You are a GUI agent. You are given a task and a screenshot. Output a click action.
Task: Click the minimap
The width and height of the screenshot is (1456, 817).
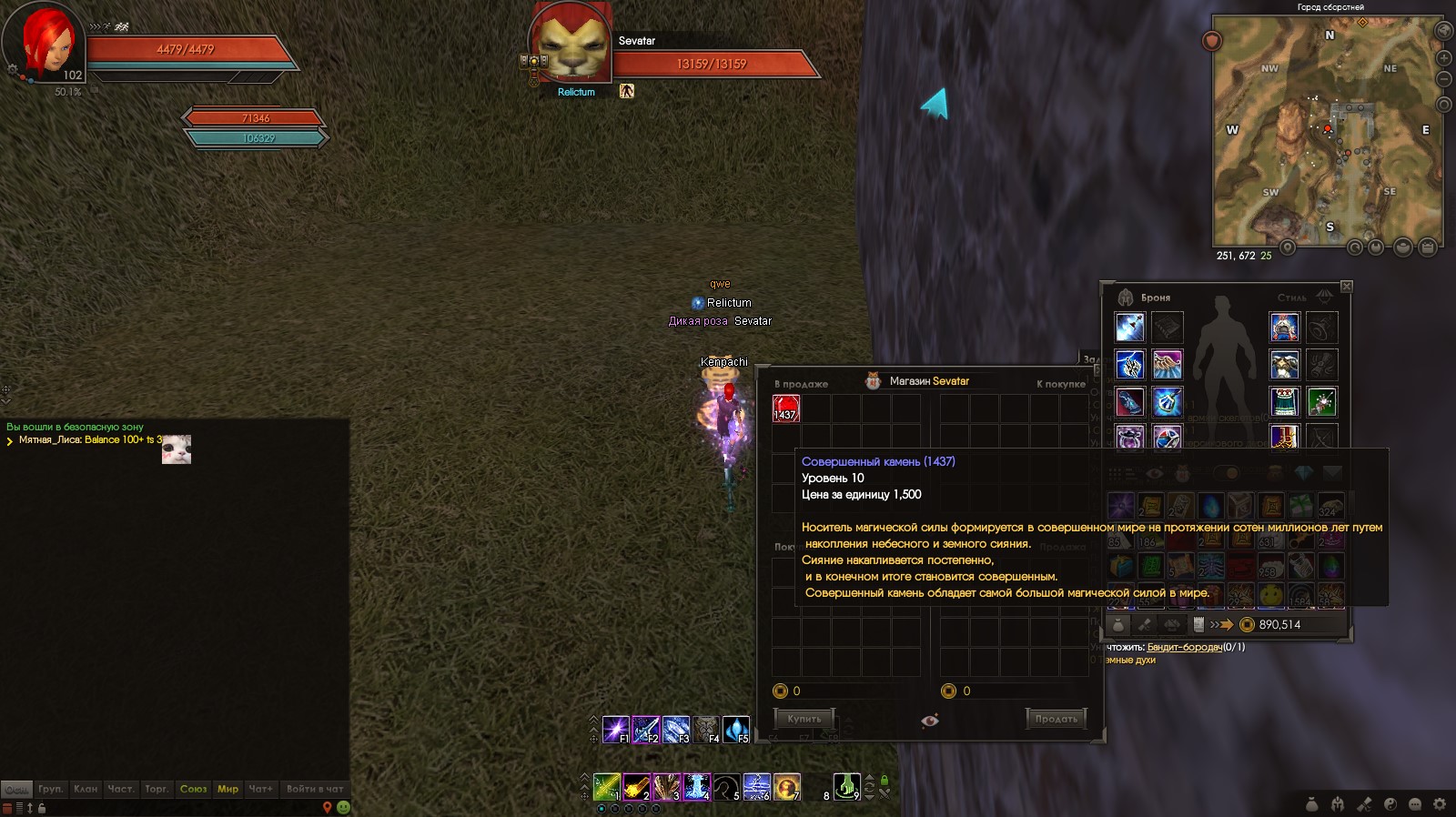pos(1327,132)
